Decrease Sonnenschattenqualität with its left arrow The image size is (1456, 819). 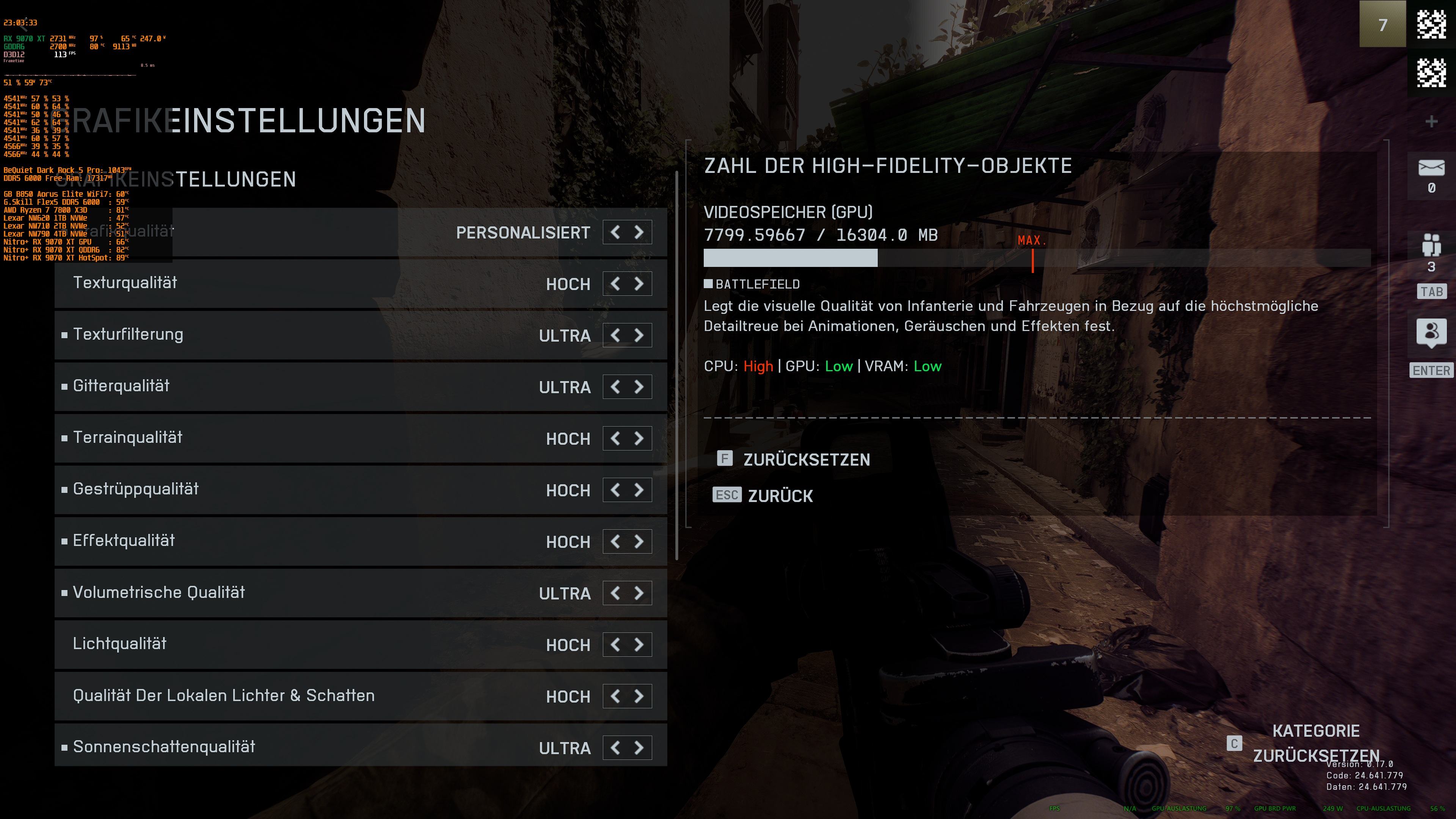coord(615,748)
